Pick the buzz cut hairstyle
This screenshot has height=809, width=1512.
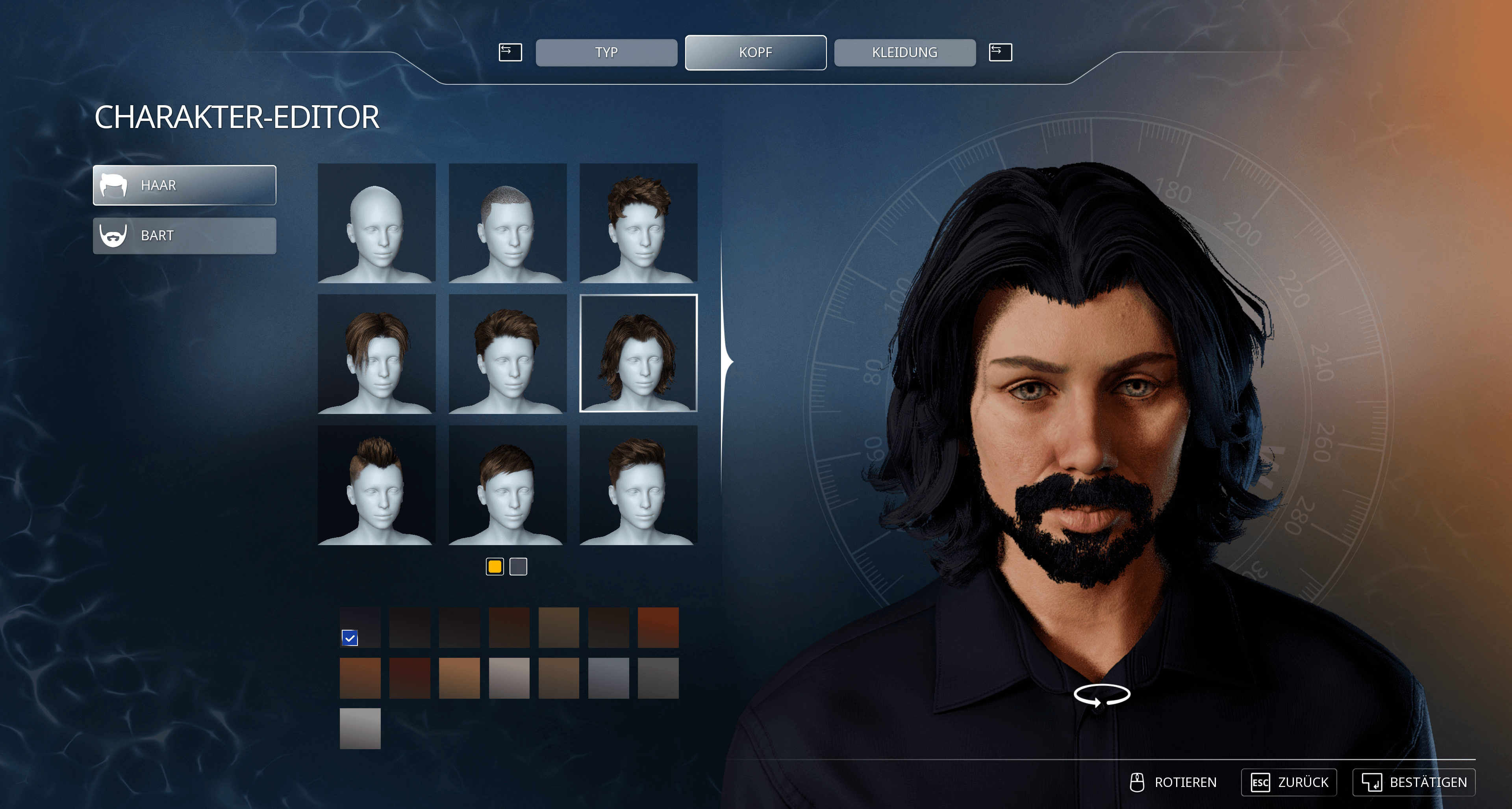point(507,223)
